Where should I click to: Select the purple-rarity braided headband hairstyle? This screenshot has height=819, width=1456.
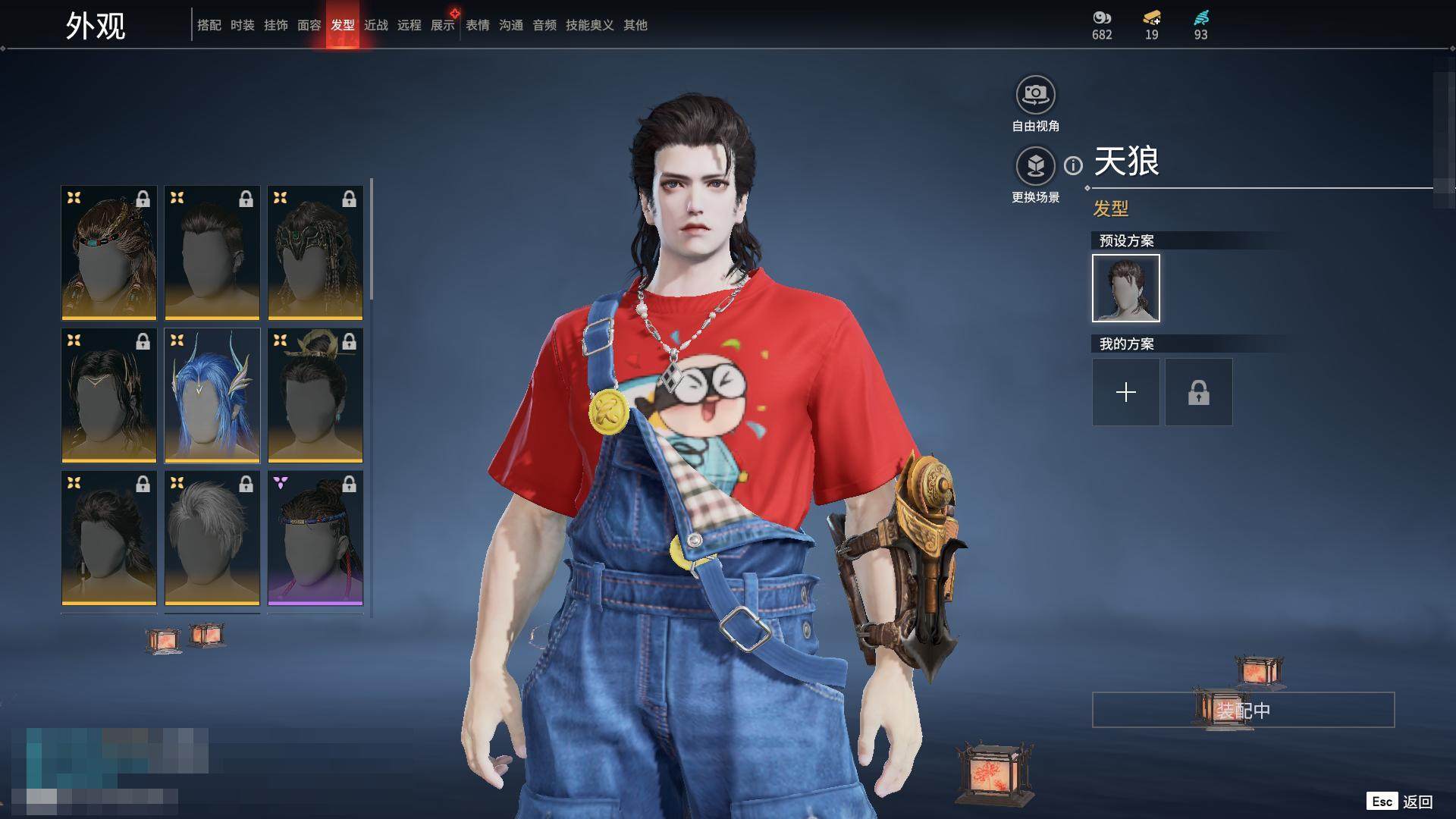315,538
